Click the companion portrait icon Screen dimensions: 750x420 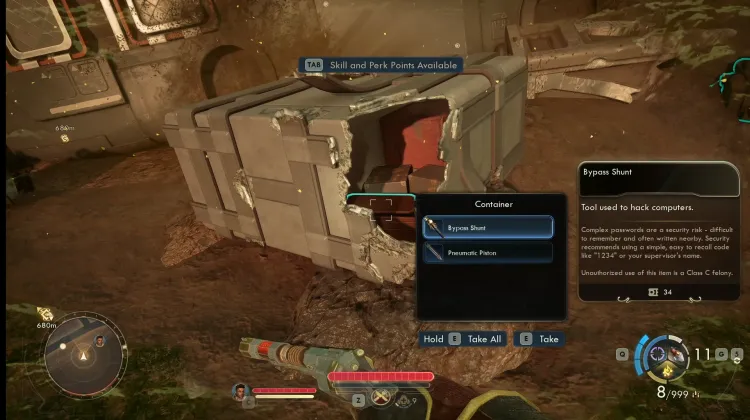(x=240, y=390)
